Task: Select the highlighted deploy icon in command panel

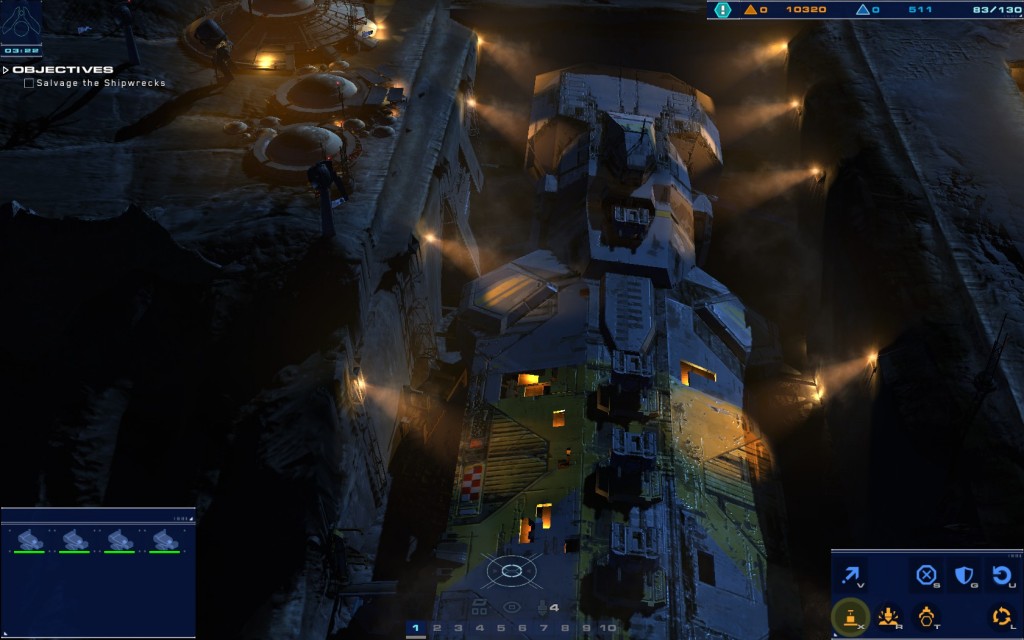Action: click(x=850, y=616)
